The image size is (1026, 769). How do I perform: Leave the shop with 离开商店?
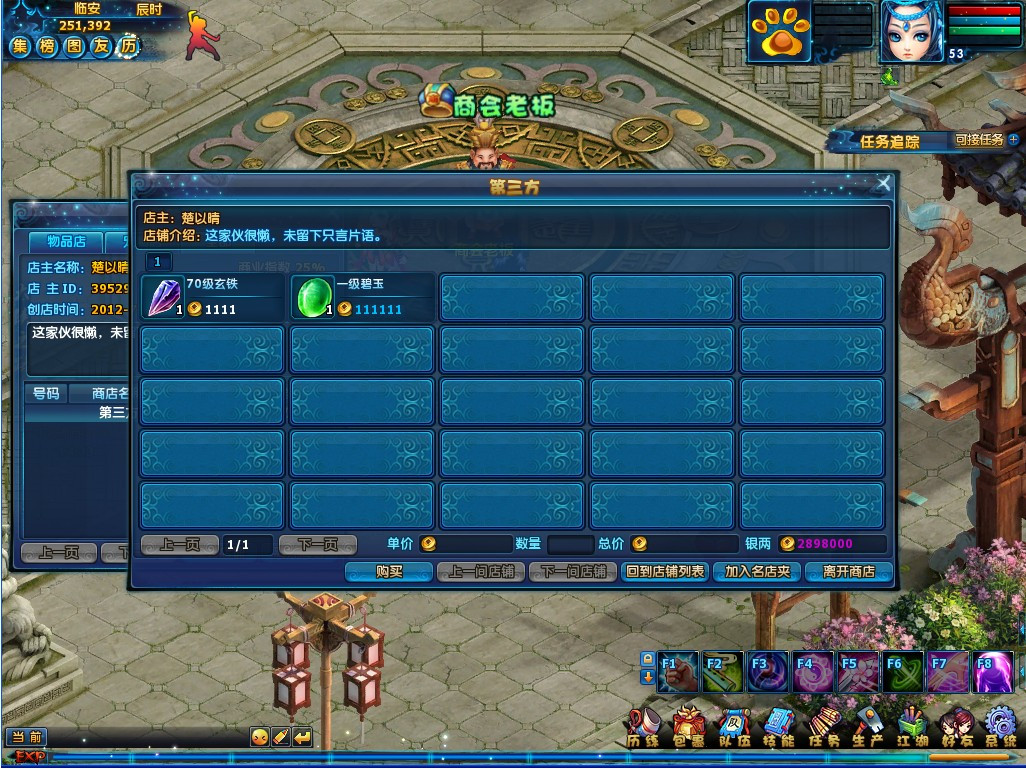click(x=848, y=572)
